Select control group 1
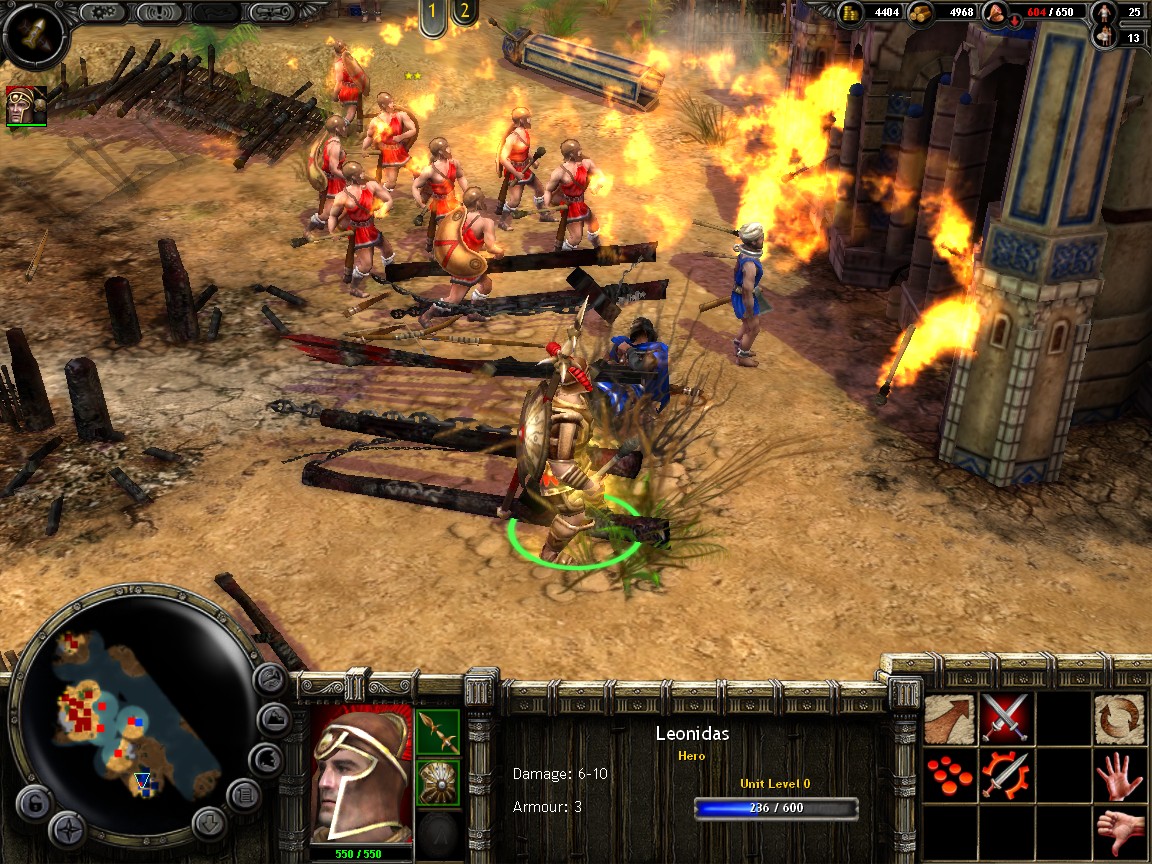The height and width of the screenshot is (864, 1152). pos(433,14)
